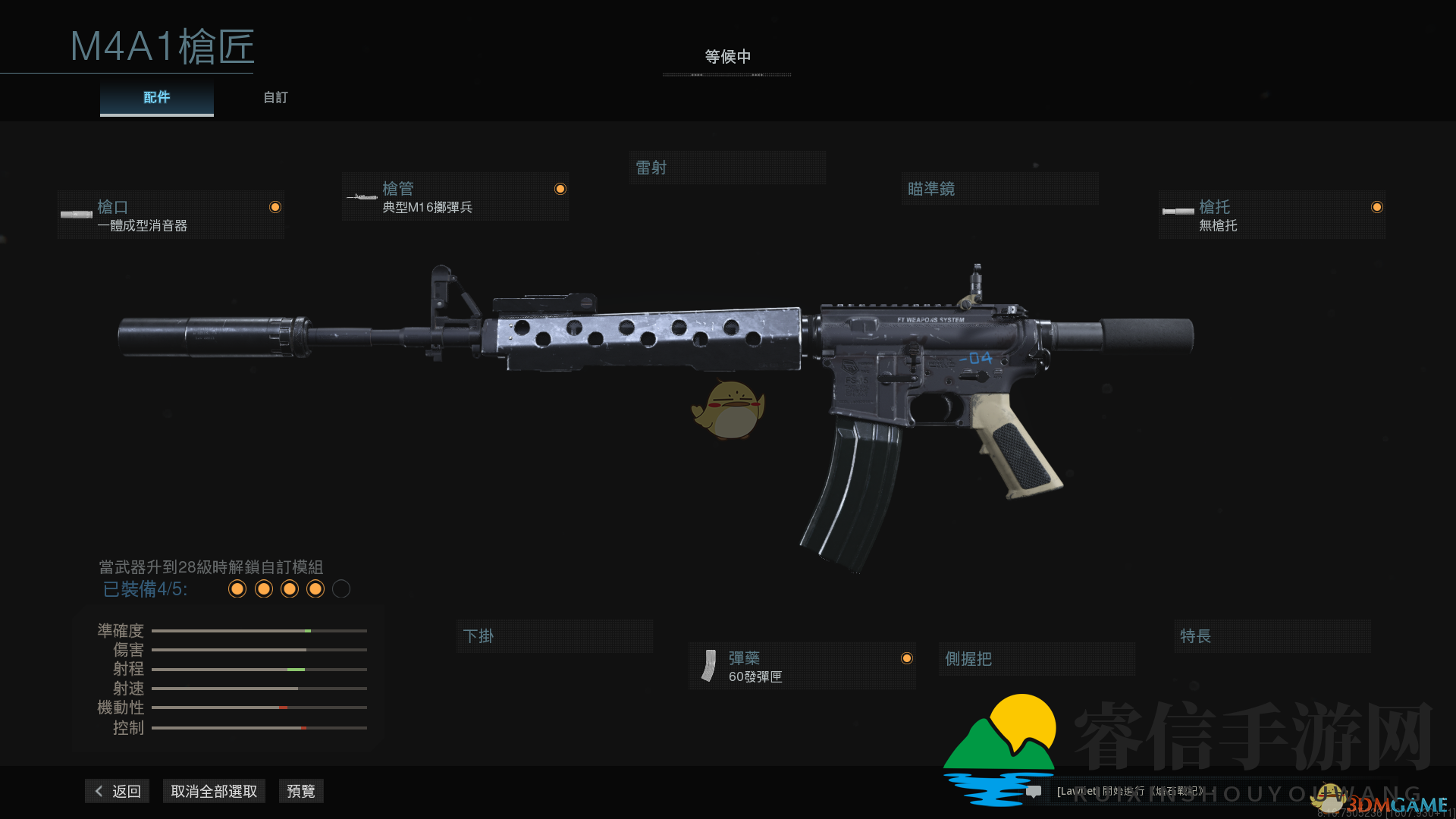The image size is (1456, 819).
Task: Open the 側握把 rear grip slot
Action: (1036, 659)
